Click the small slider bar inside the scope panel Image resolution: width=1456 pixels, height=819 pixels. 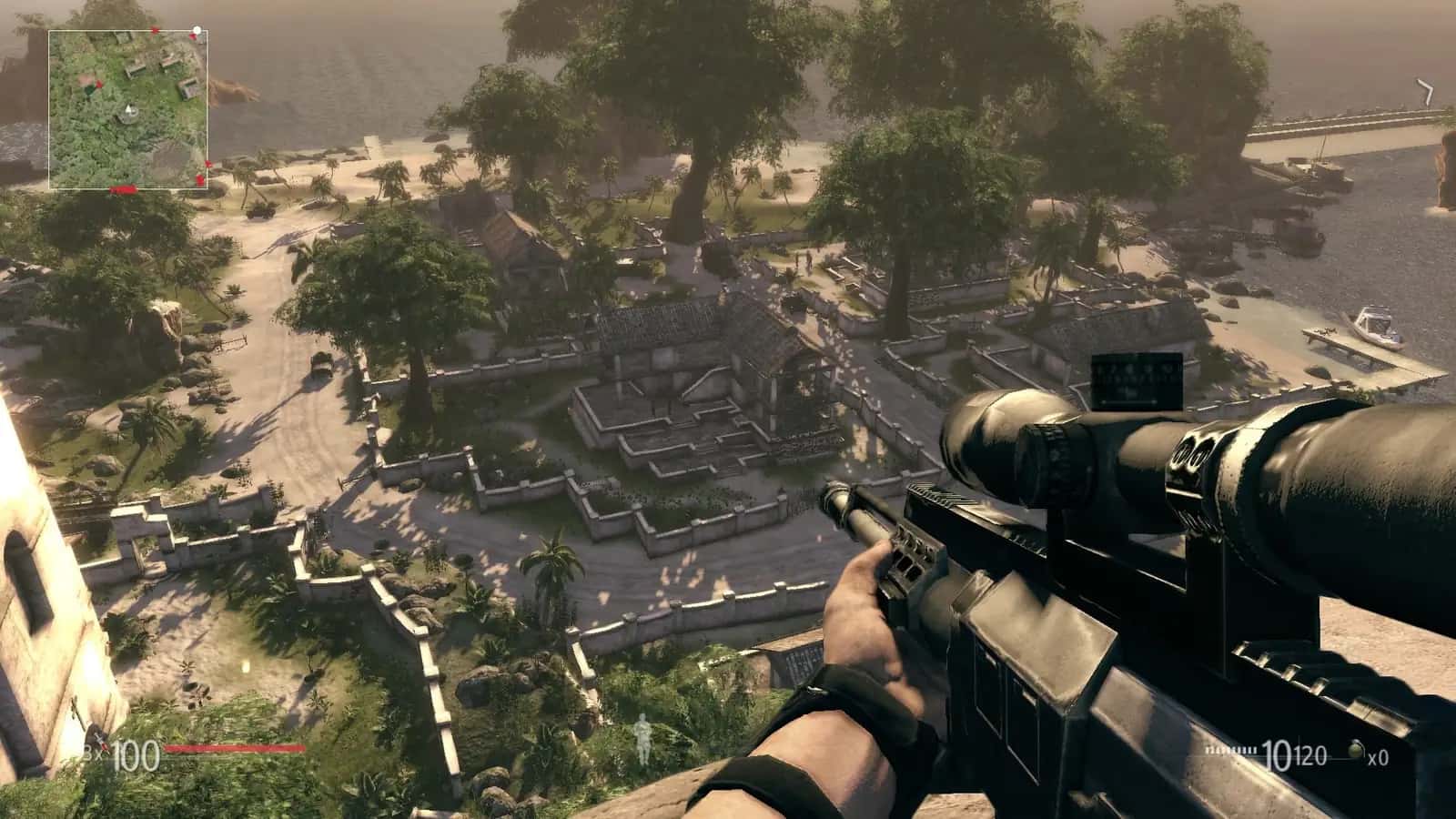click(1128, 402)
